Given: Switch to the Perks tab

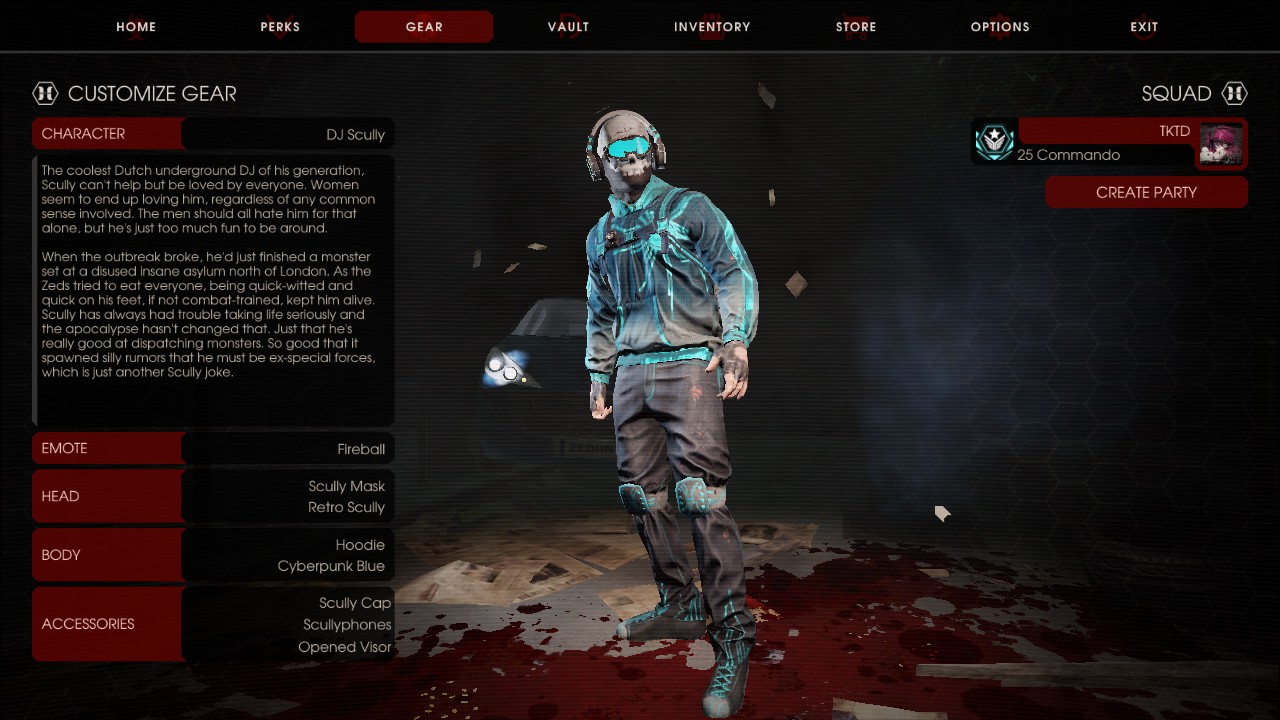Looking at the screenshot, I should coord(280,27).
